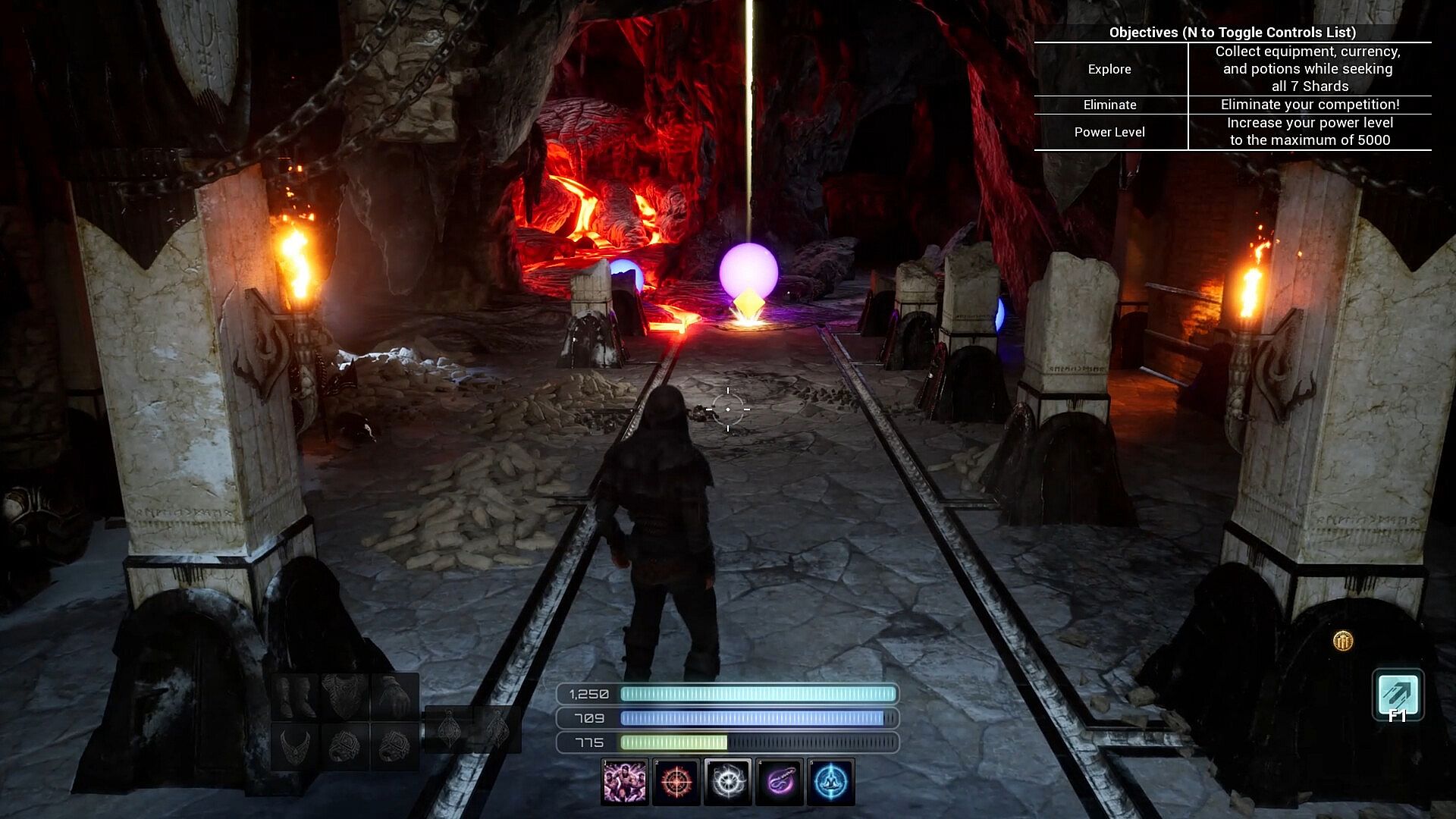Viewport: 1456px width, 819px height.
Task: Open the chest armor equipment slot
Action: coord(345,696)
